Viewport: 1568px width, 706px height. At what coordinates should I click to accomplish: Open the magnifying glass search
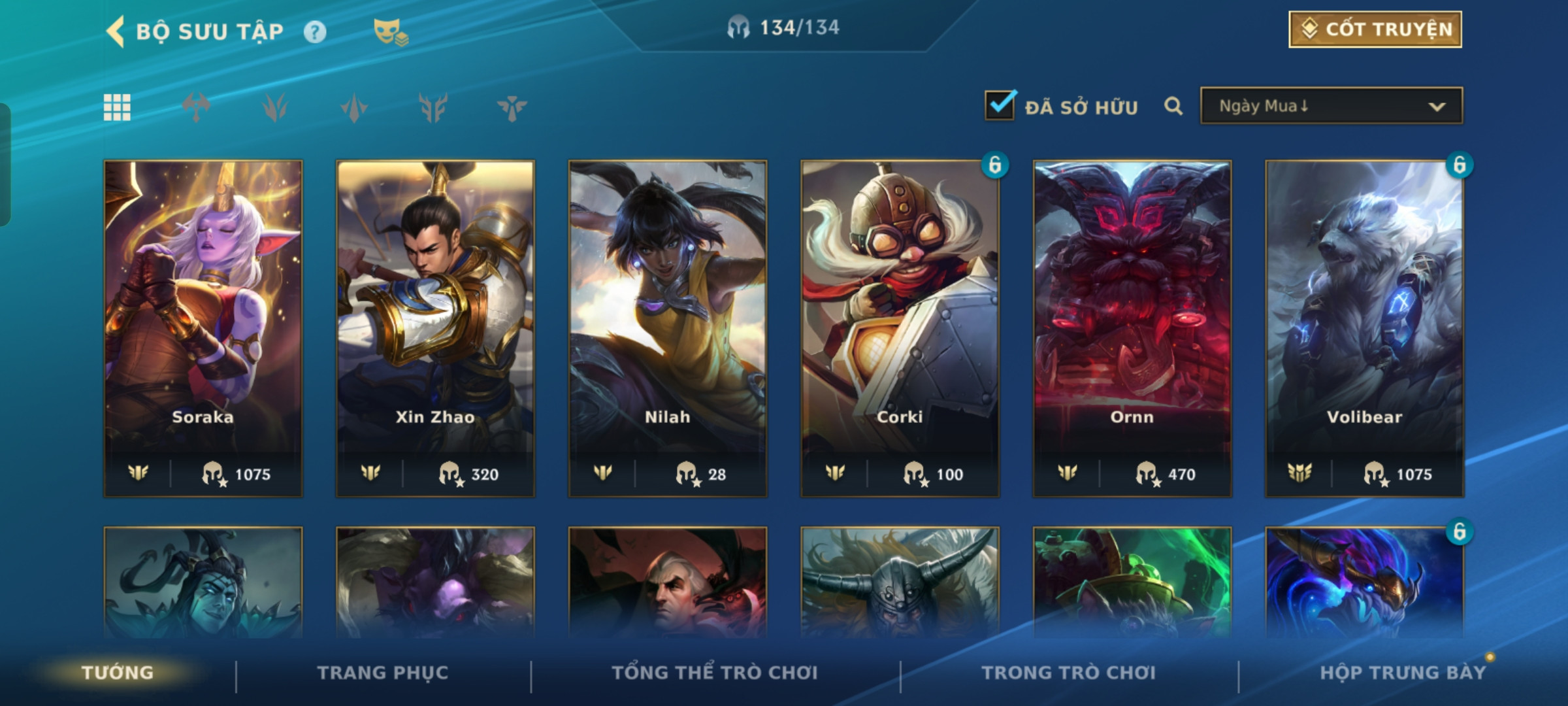coord(1173,106)
